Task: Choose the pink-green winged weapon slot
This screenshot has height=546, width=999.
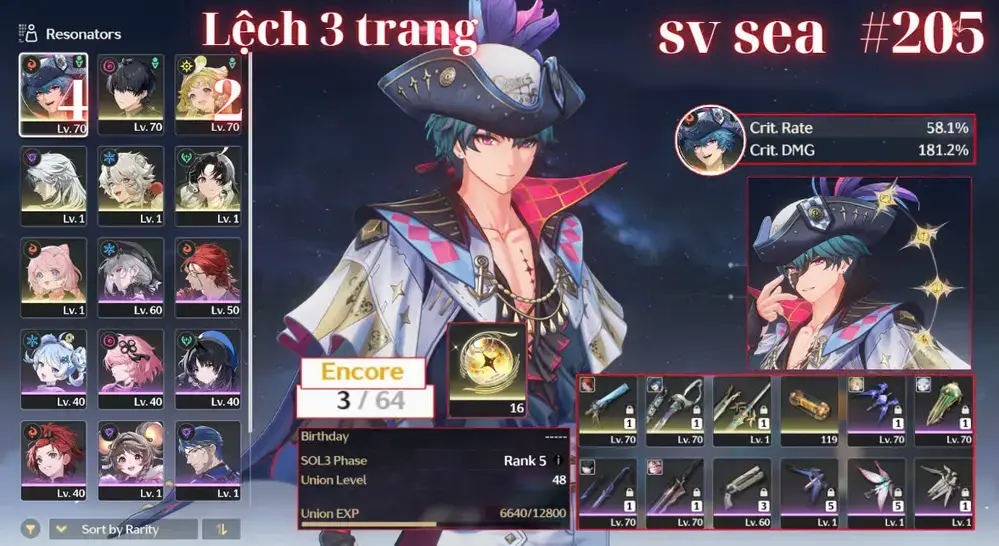Action: pos(878,492)
